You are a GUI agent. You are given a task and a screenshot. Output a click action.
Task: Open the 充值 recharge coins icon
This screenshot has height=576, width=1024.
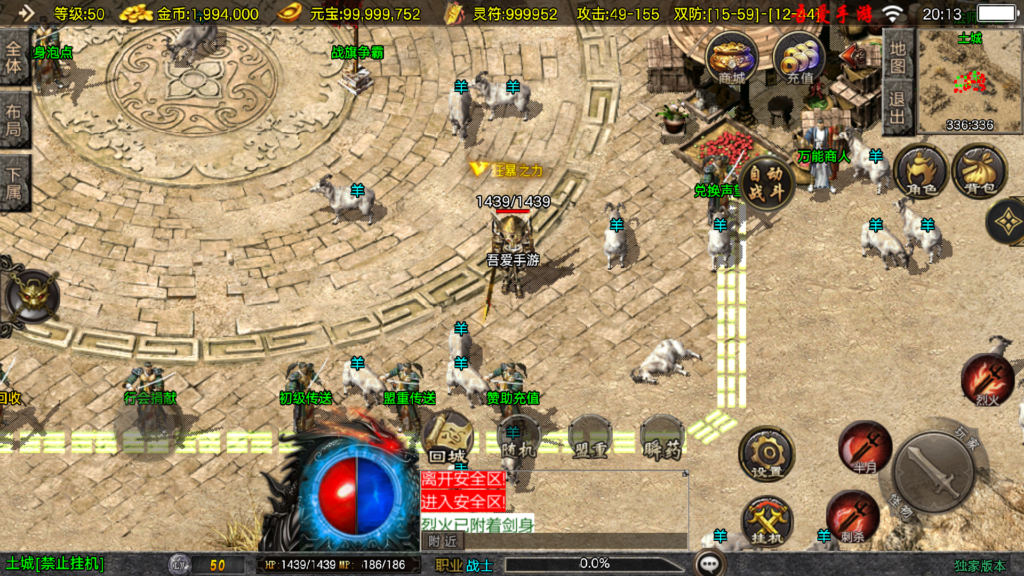click(x=799, y=56)
